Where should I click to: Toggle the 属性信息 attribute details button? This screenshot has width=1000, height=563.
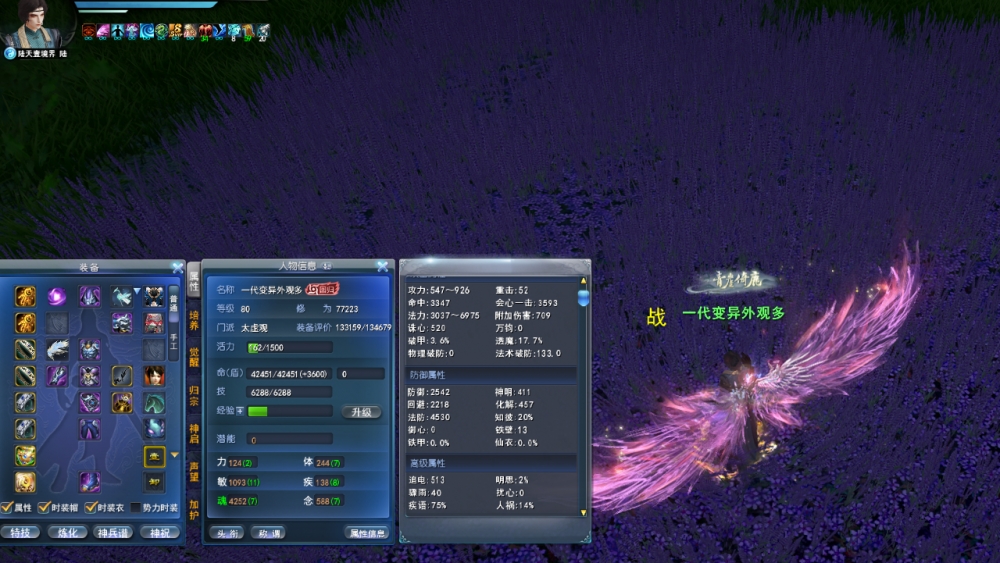pyautogui.click(x=367, y=533)
